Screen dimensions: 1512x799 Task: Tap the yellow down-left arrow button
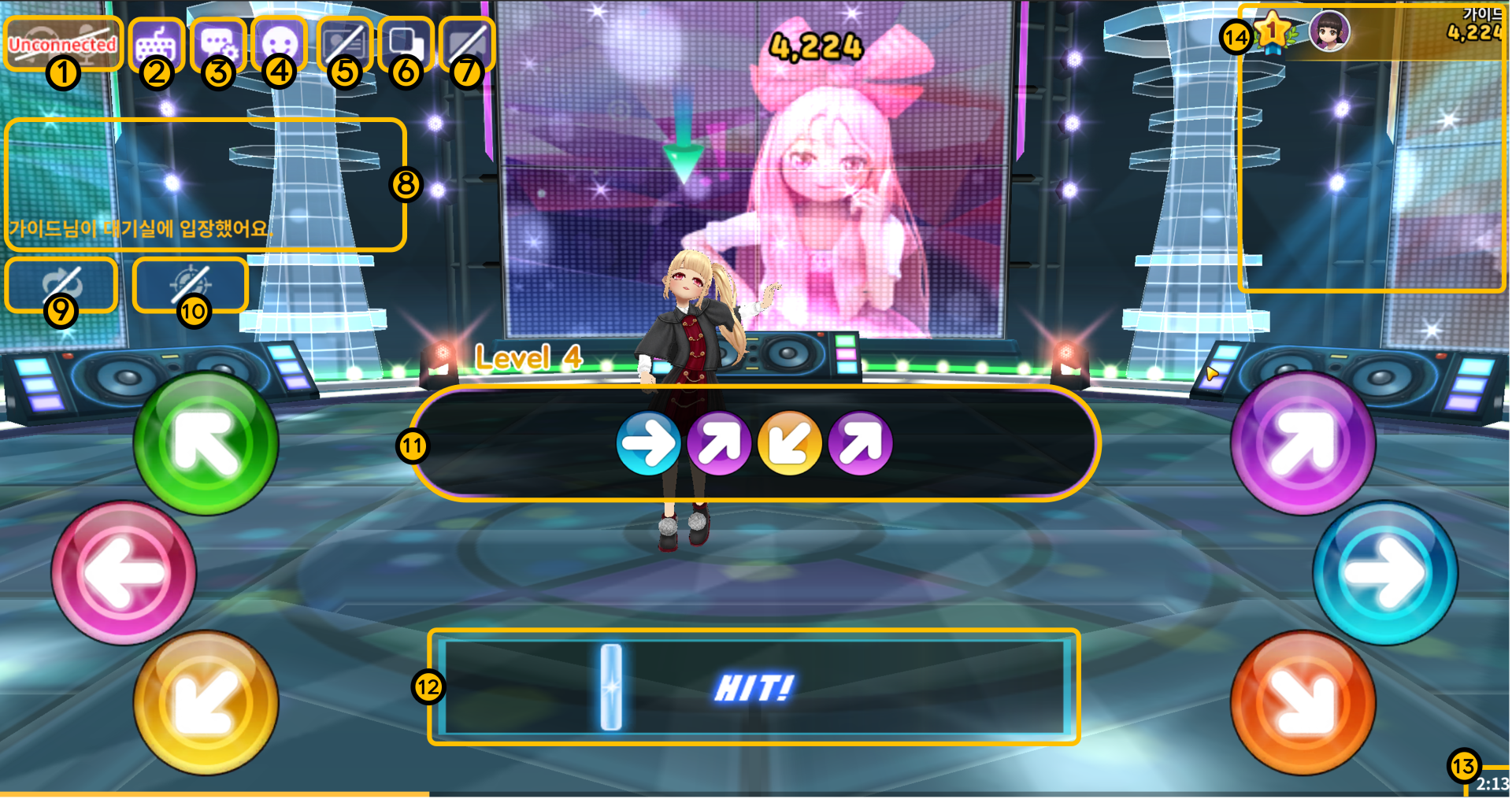[206, 703]
